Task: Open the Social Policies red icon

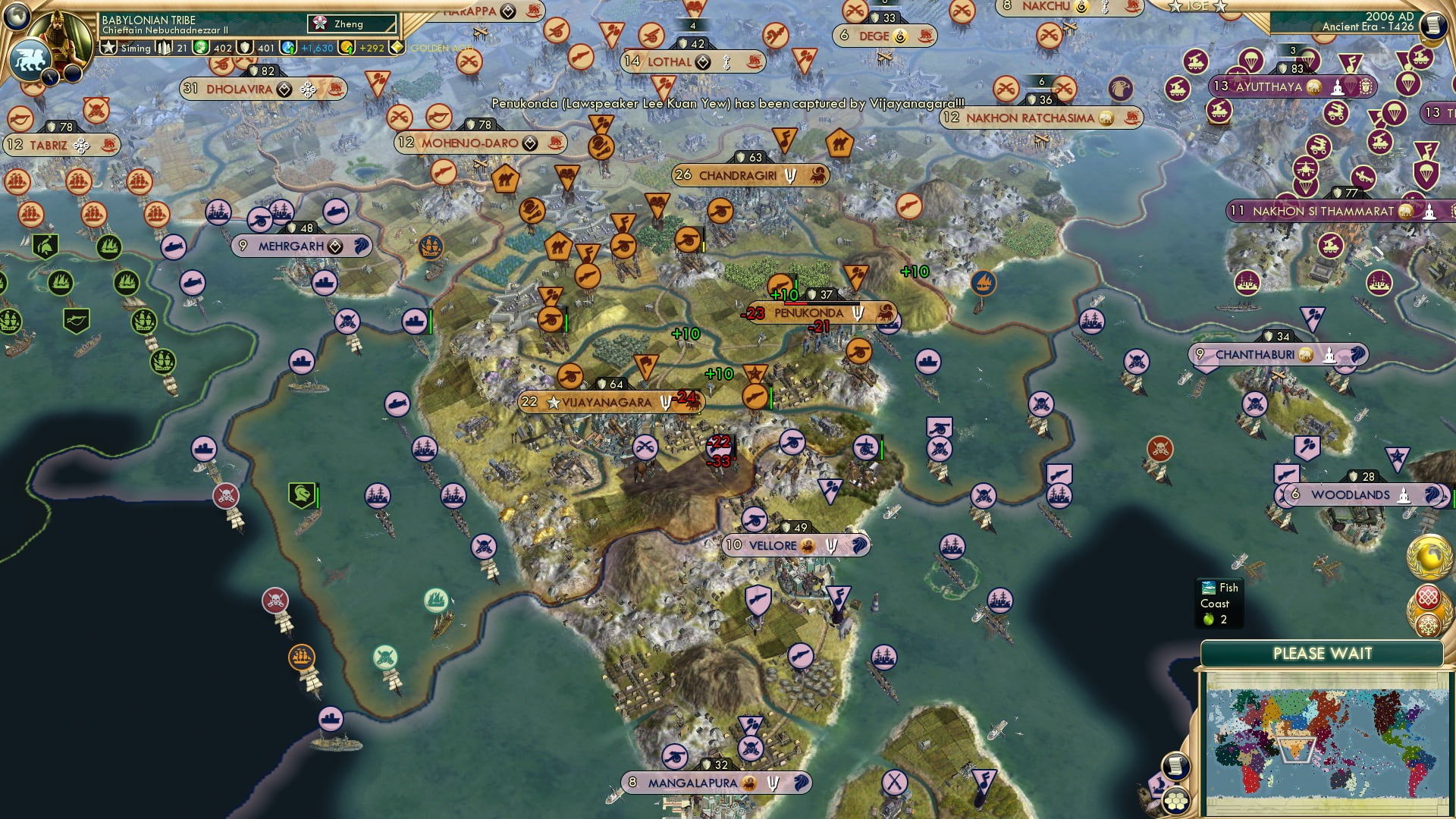Action: click(x=1429, y=596)
